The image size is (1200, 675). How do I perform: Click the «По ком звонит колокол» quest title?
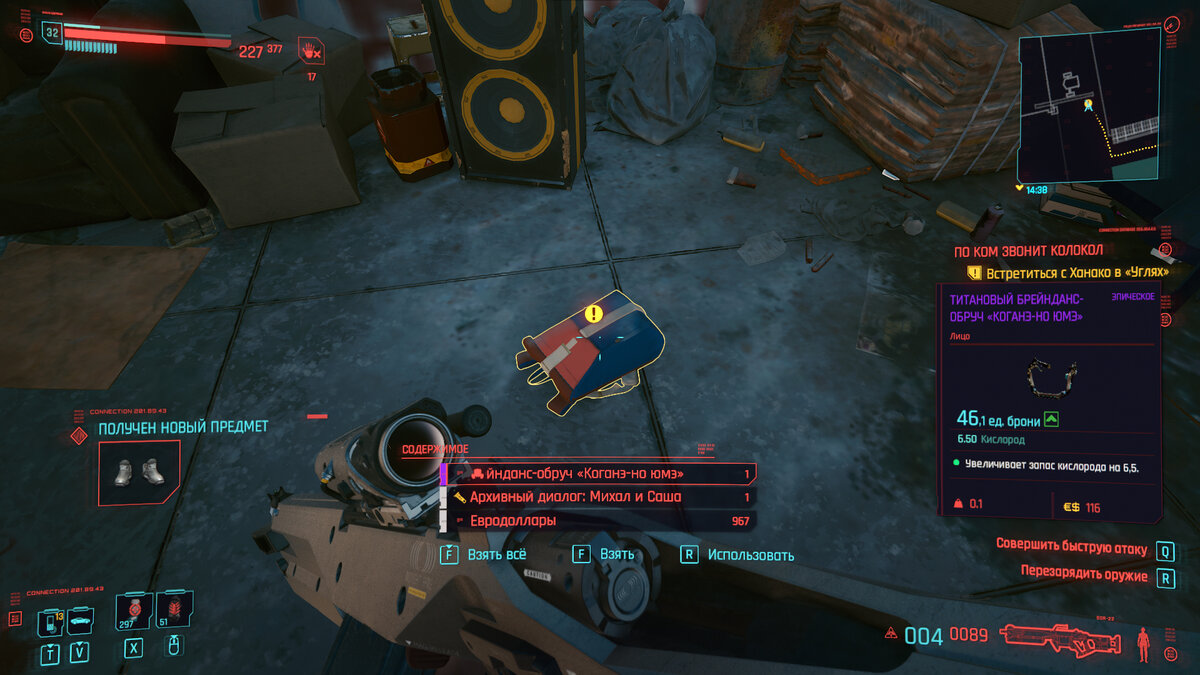coord(1016,251)
